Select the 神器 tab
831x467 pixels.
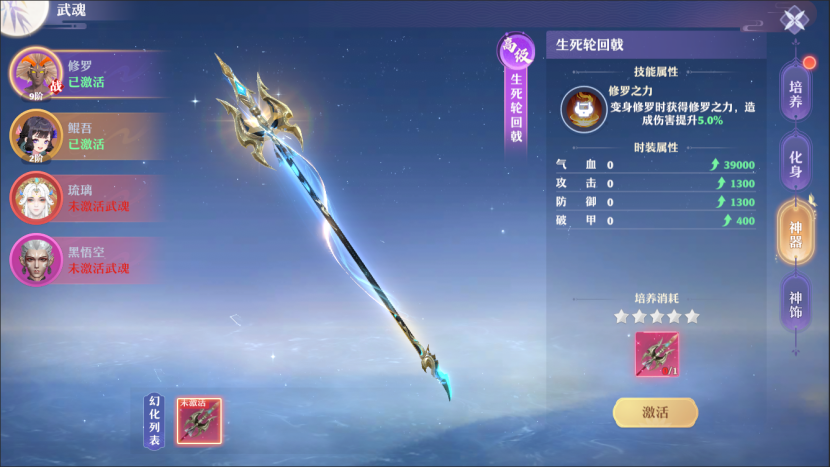796,234
